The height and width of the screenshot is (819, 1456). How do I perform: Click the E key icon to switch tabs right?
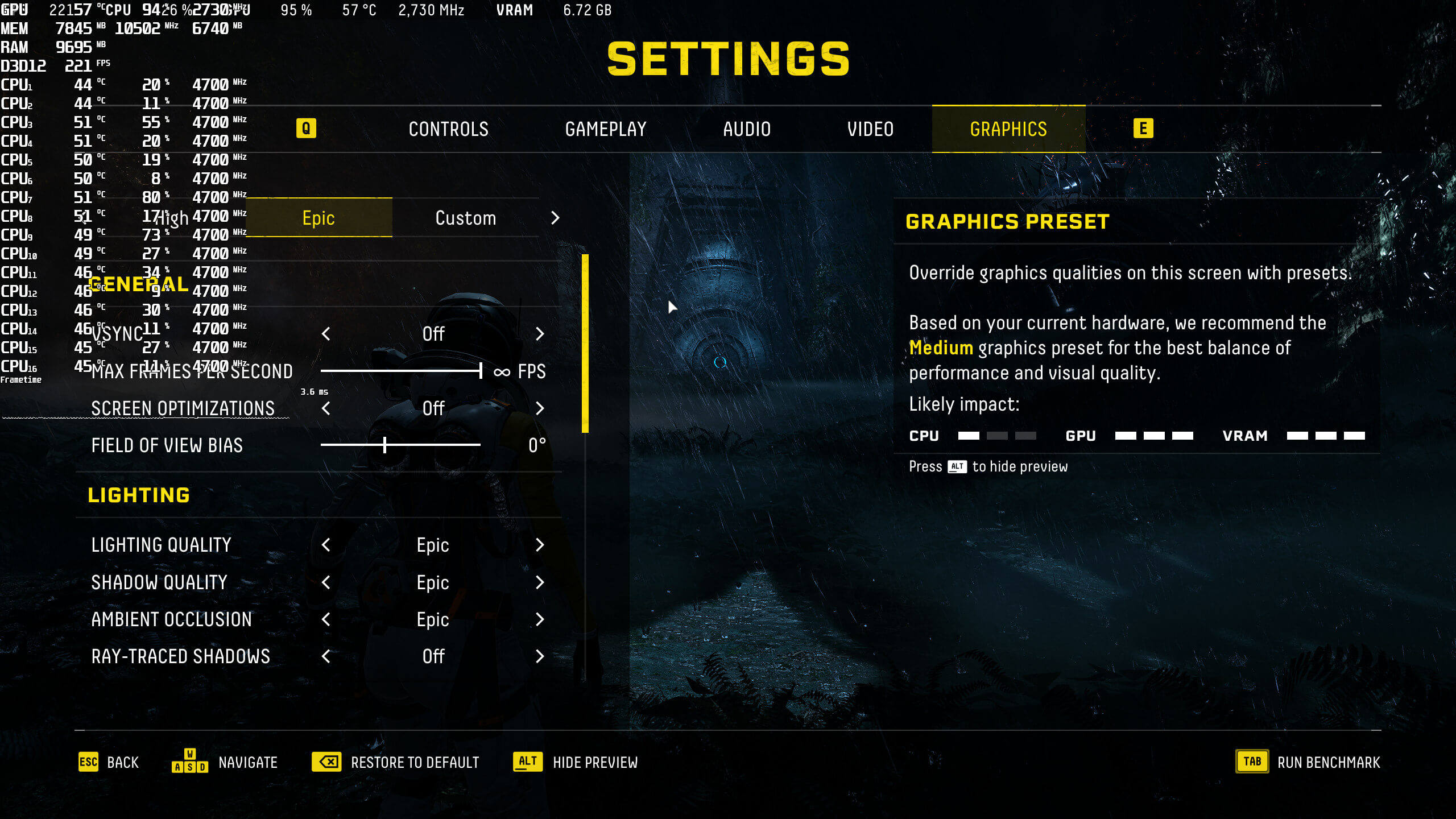(x=1145, y=129)
